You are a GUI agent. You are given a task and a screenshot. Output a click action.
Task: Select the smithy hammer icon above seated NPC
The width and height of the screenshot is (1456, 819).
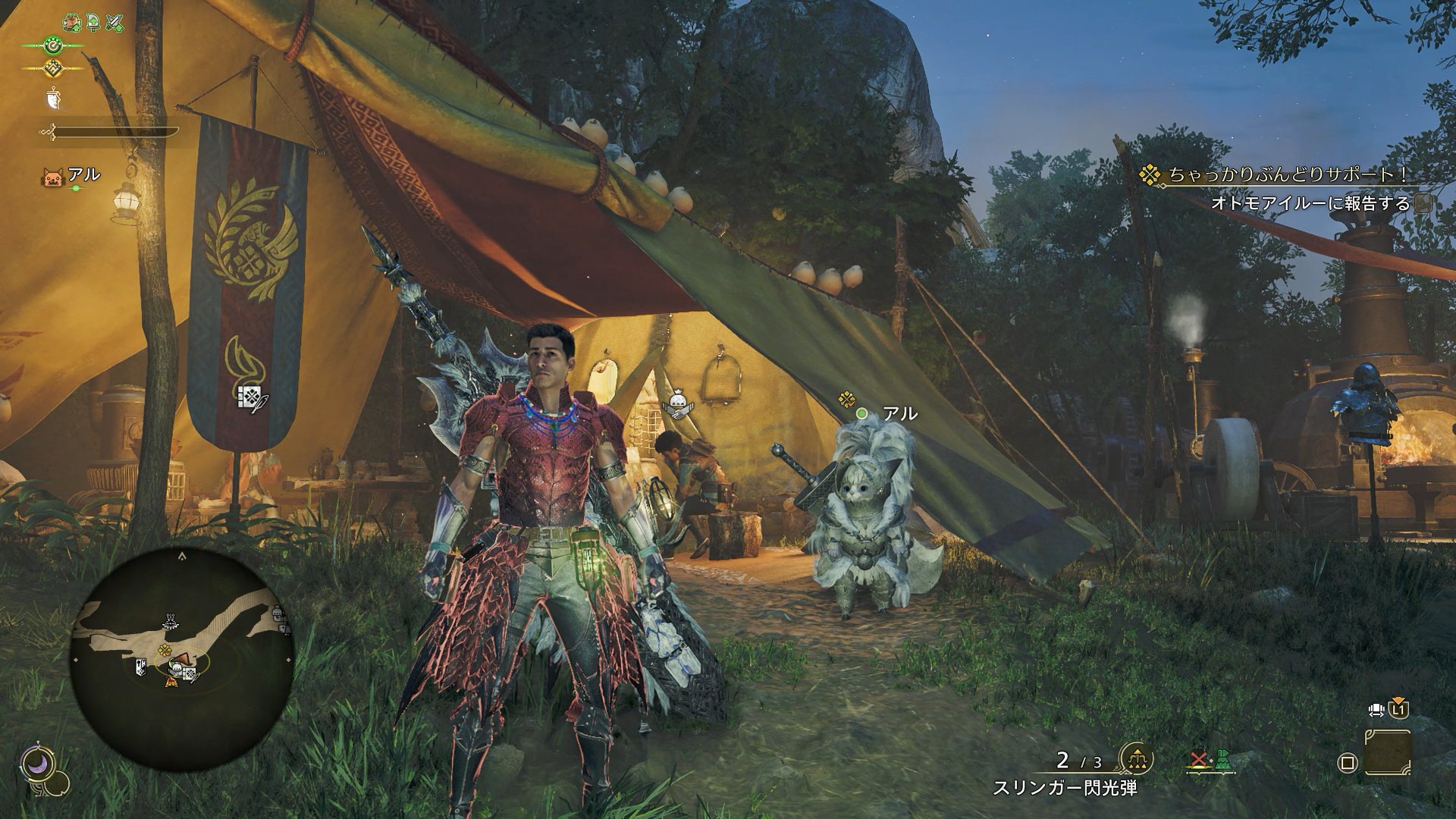[676, 404]
